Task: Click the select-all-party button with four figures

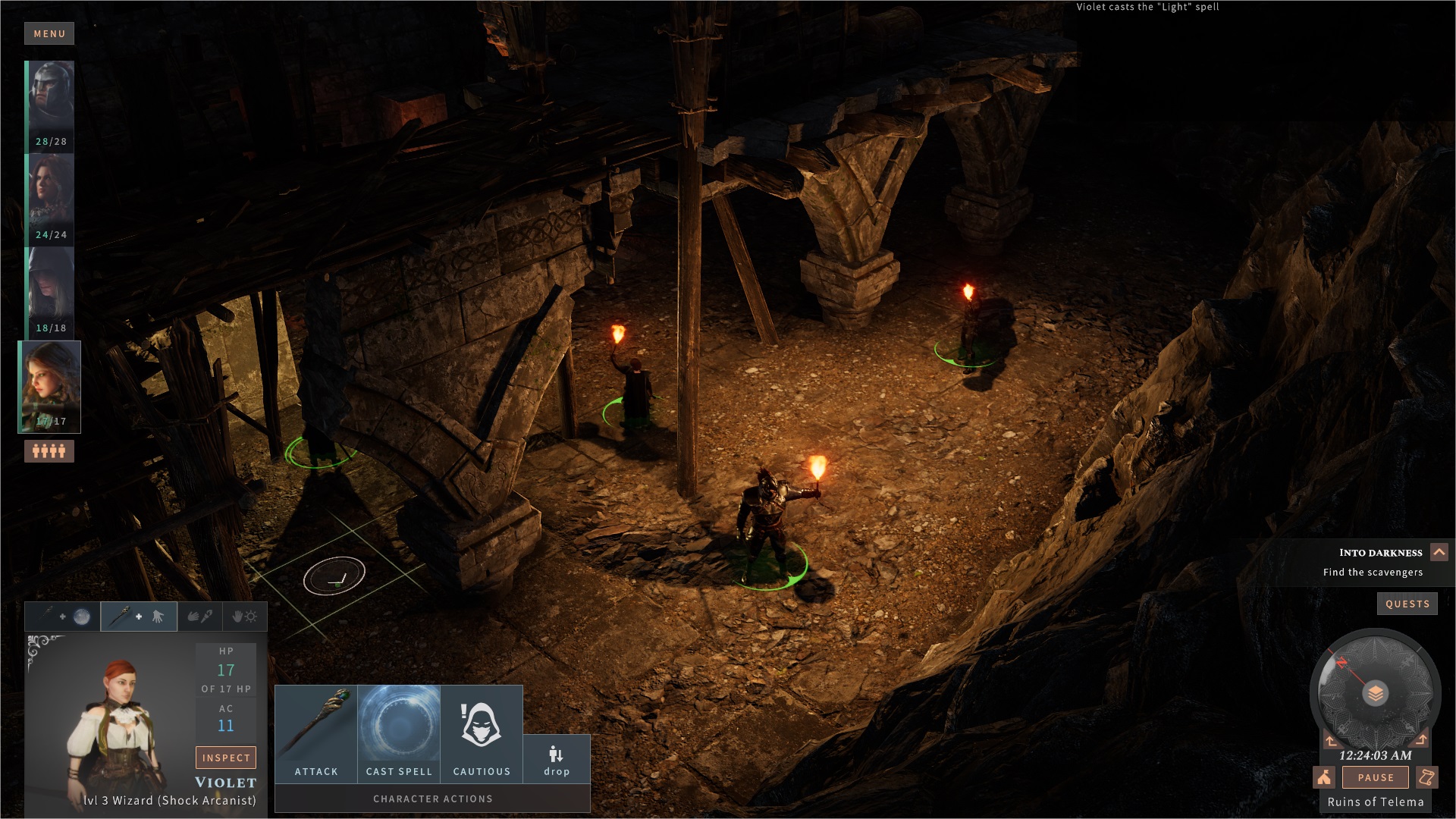Action: pyautogui.click(x=49, y=451)
